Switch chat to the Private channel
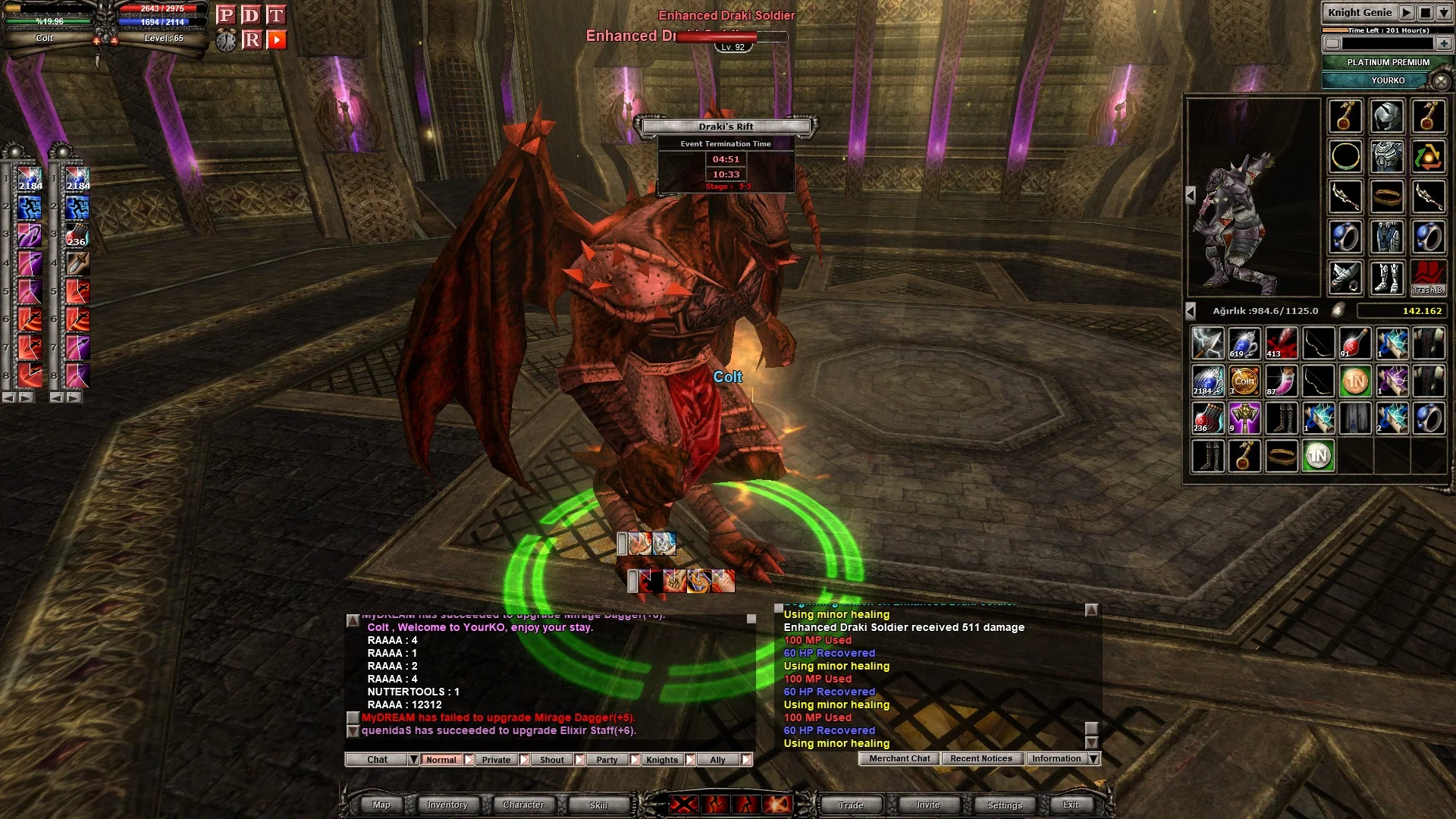The image size is (1456, 819). pyautogui.click(x=496, y=760)
